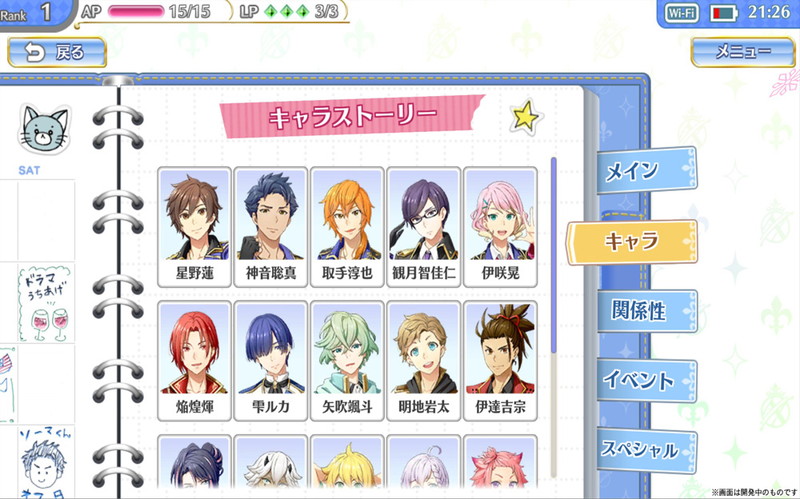Image resolution: width=800 pixels, height=499 pixels.
Task: Choose 伊咲晃's character story
Action: click(x=499, y=227)
